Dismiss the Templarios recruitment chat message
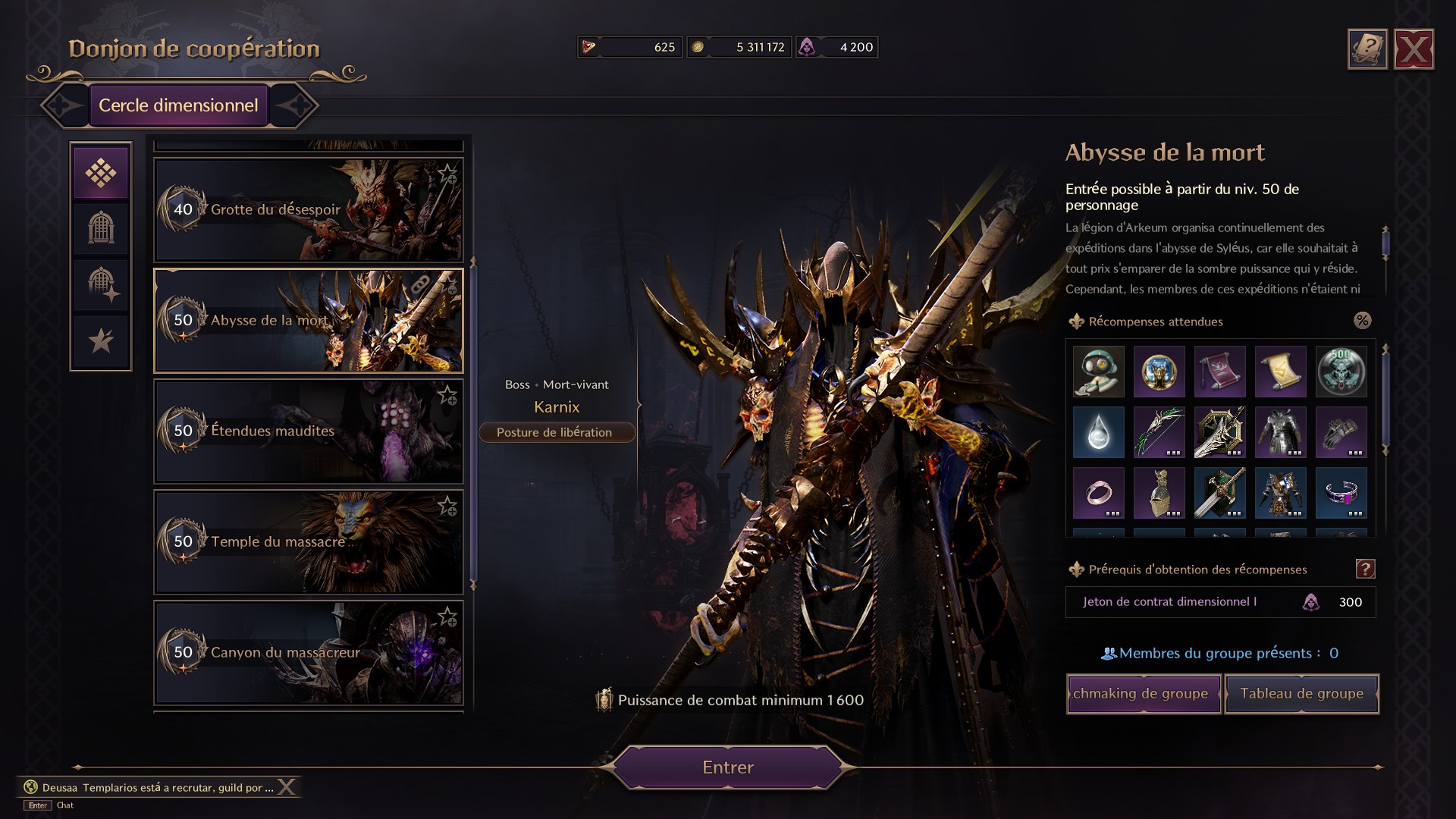Viewport: 1456px width, 819px height. (x=287, y=786)
